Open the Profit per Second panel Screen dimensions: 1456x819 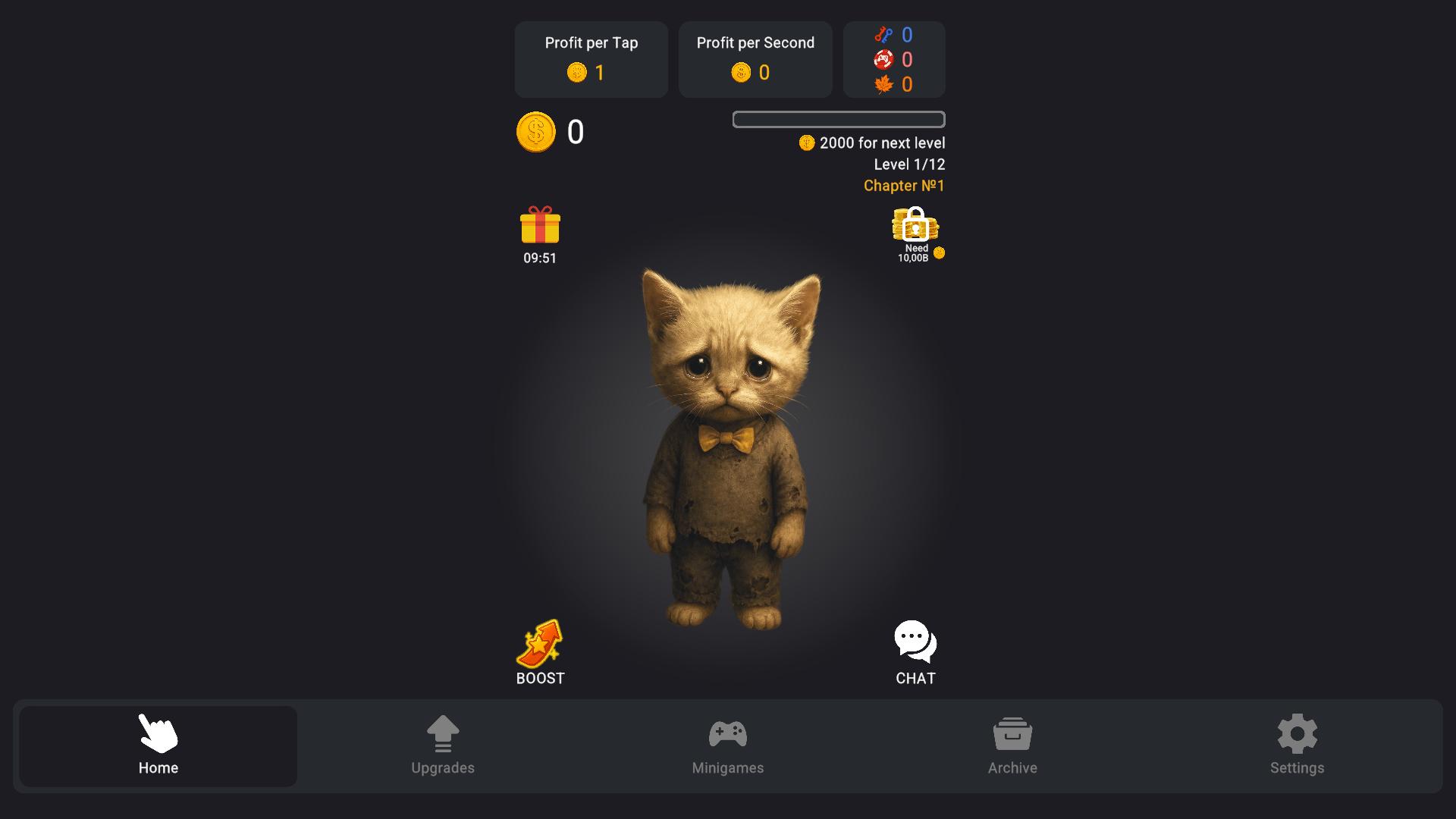click(x=755, y=59)
